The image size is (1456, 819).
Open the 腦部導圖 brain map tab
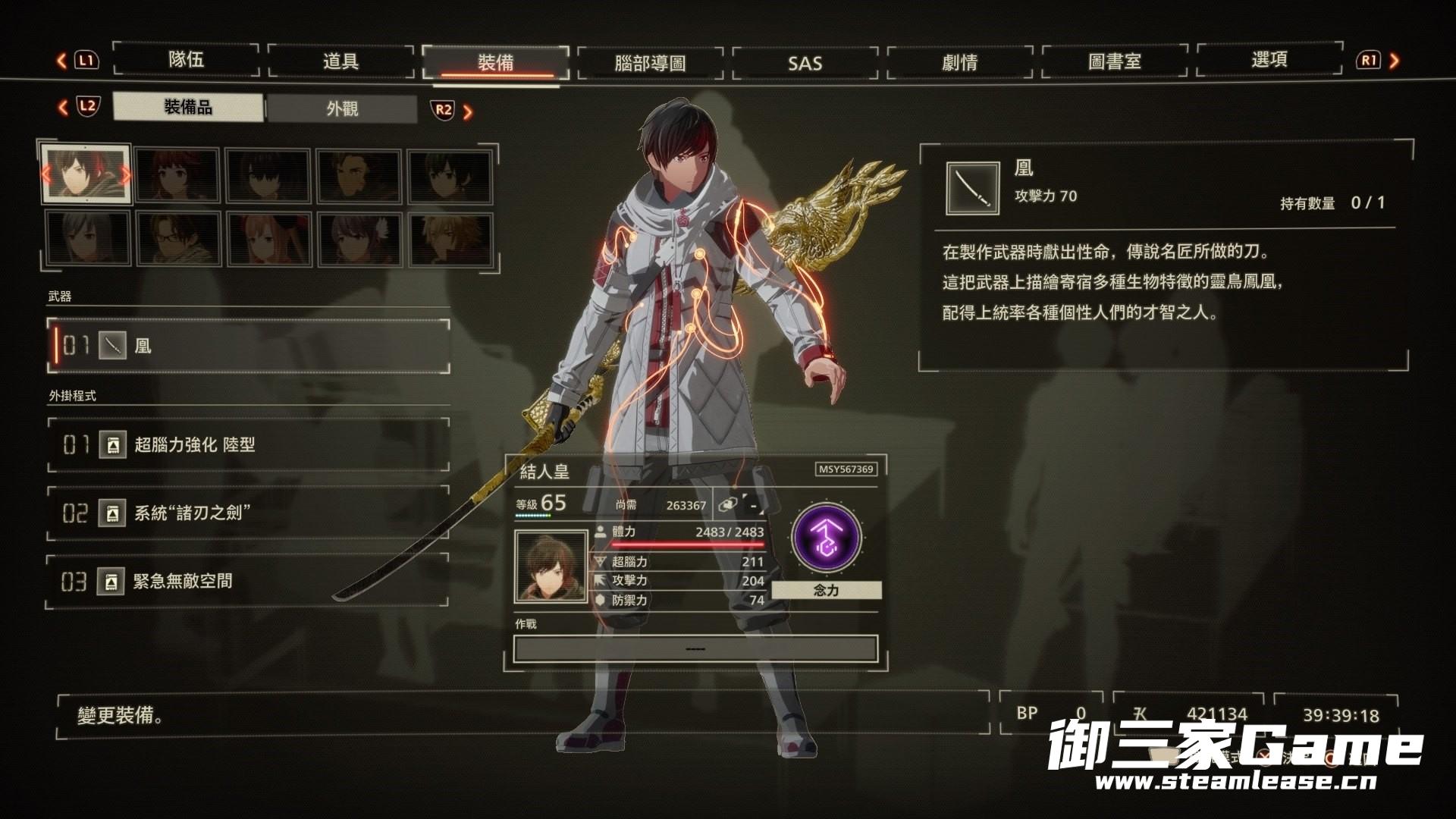(x=651, y=63)
